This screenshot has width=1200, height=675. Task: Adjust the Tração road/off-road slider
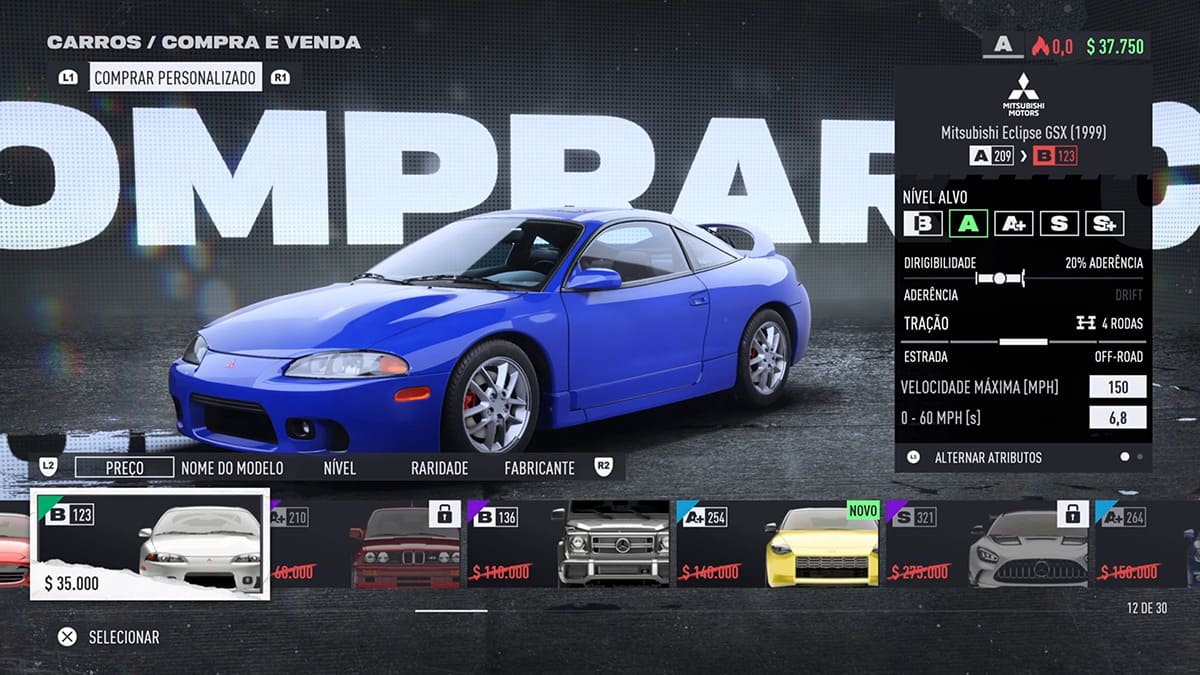pyautogui.click(x=1022, y=341)
